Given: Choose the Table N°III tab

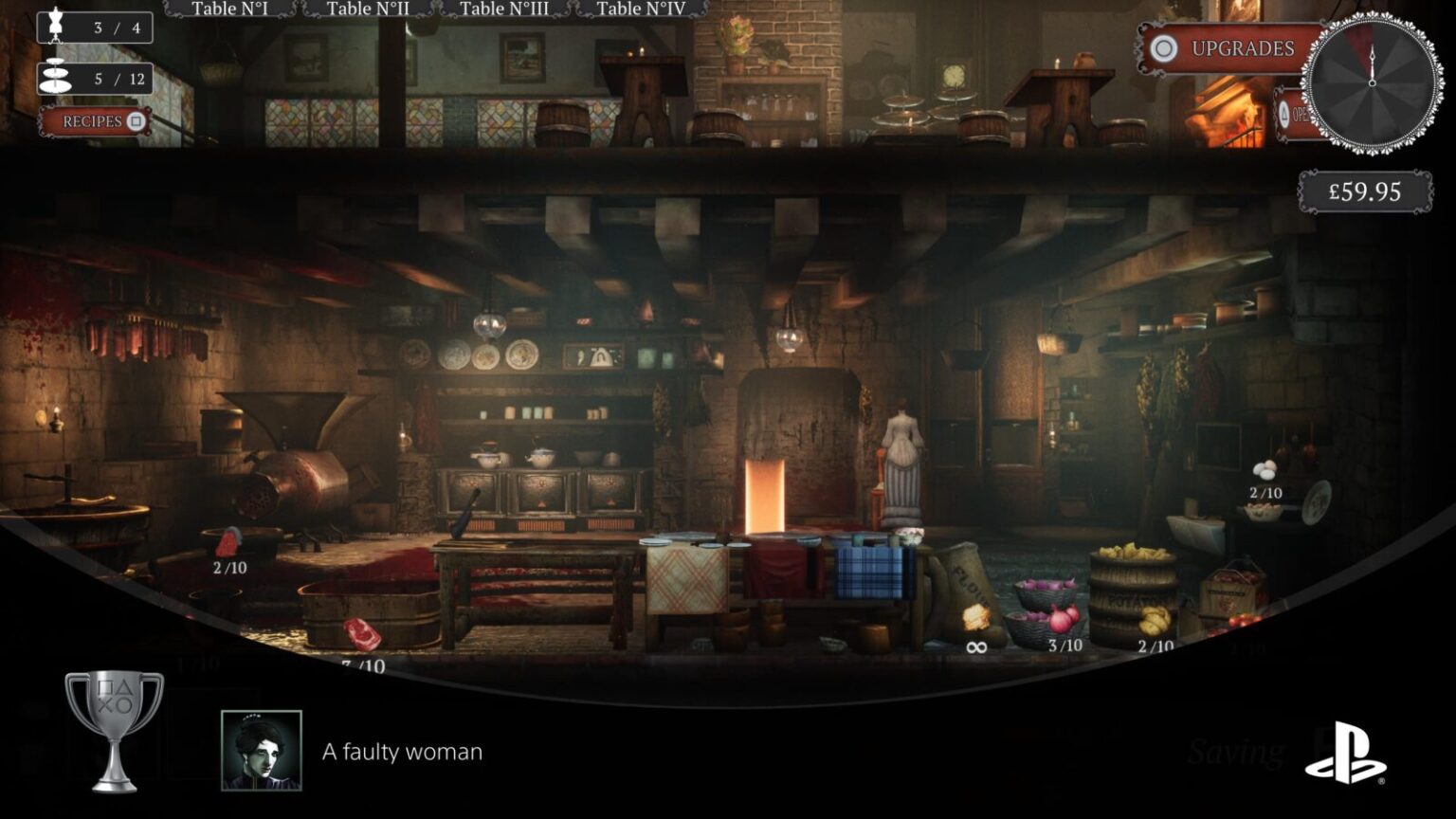Looking at the screenshot, I should [503, 9].
